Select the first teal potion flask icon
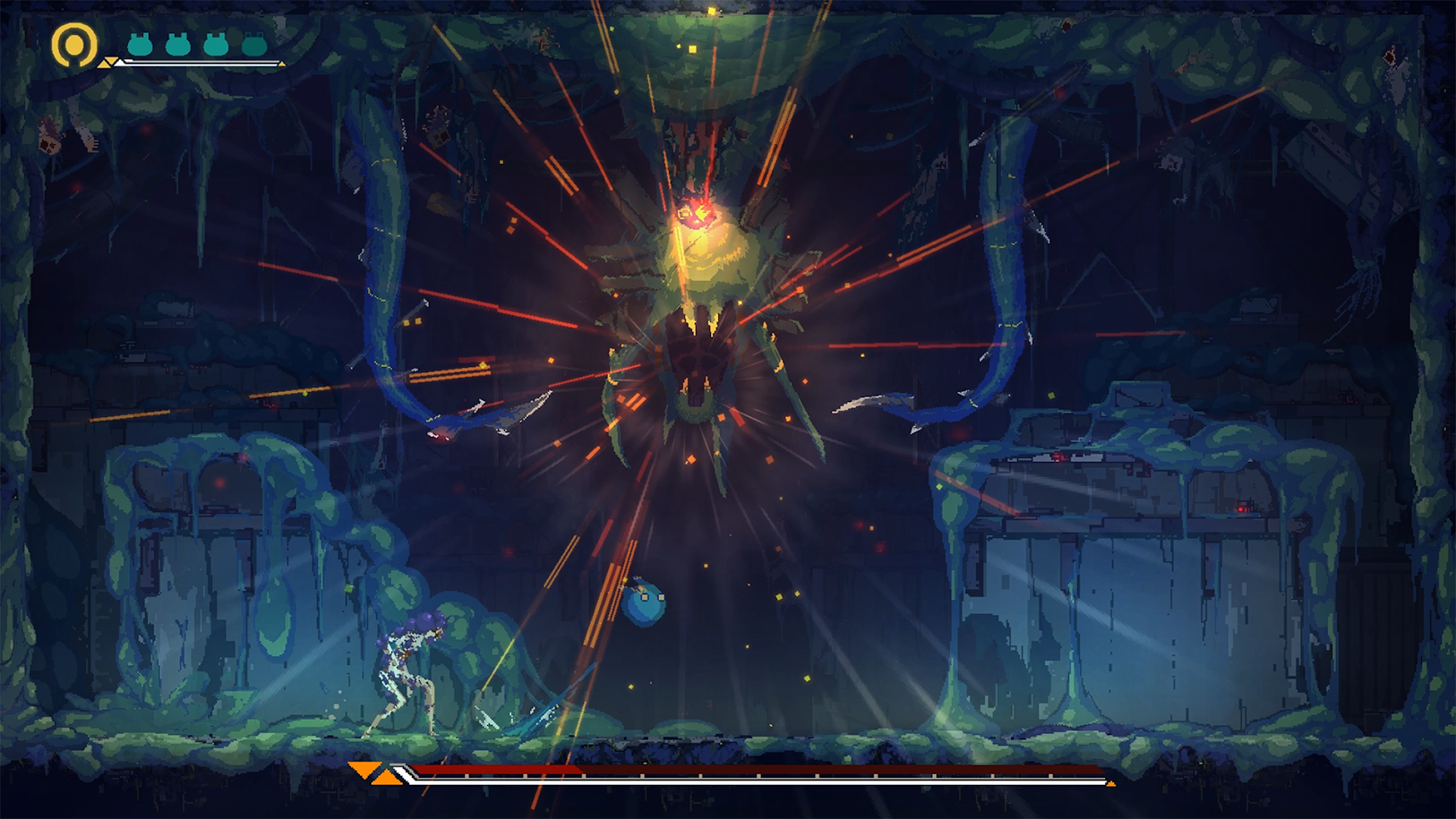1456x819 pixels. coord(141,43)
